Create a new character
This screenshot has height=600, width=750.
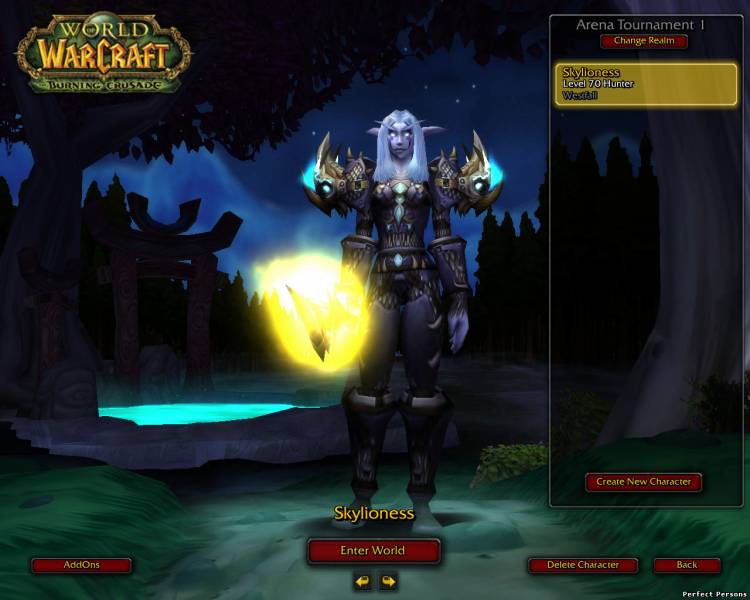coord(644,482)
